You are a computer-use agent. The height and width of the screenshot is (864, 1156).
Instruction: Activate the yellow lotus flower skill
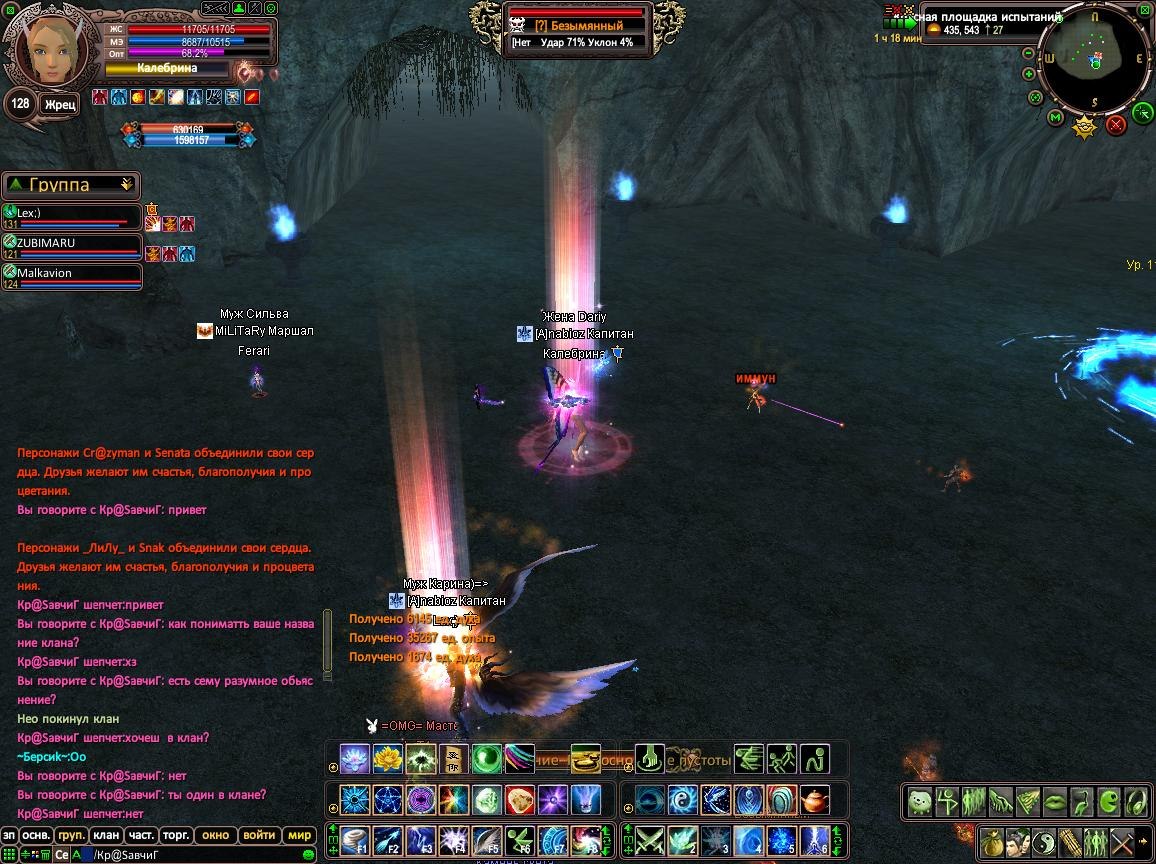pyautogui.click(x=387, y=759)
